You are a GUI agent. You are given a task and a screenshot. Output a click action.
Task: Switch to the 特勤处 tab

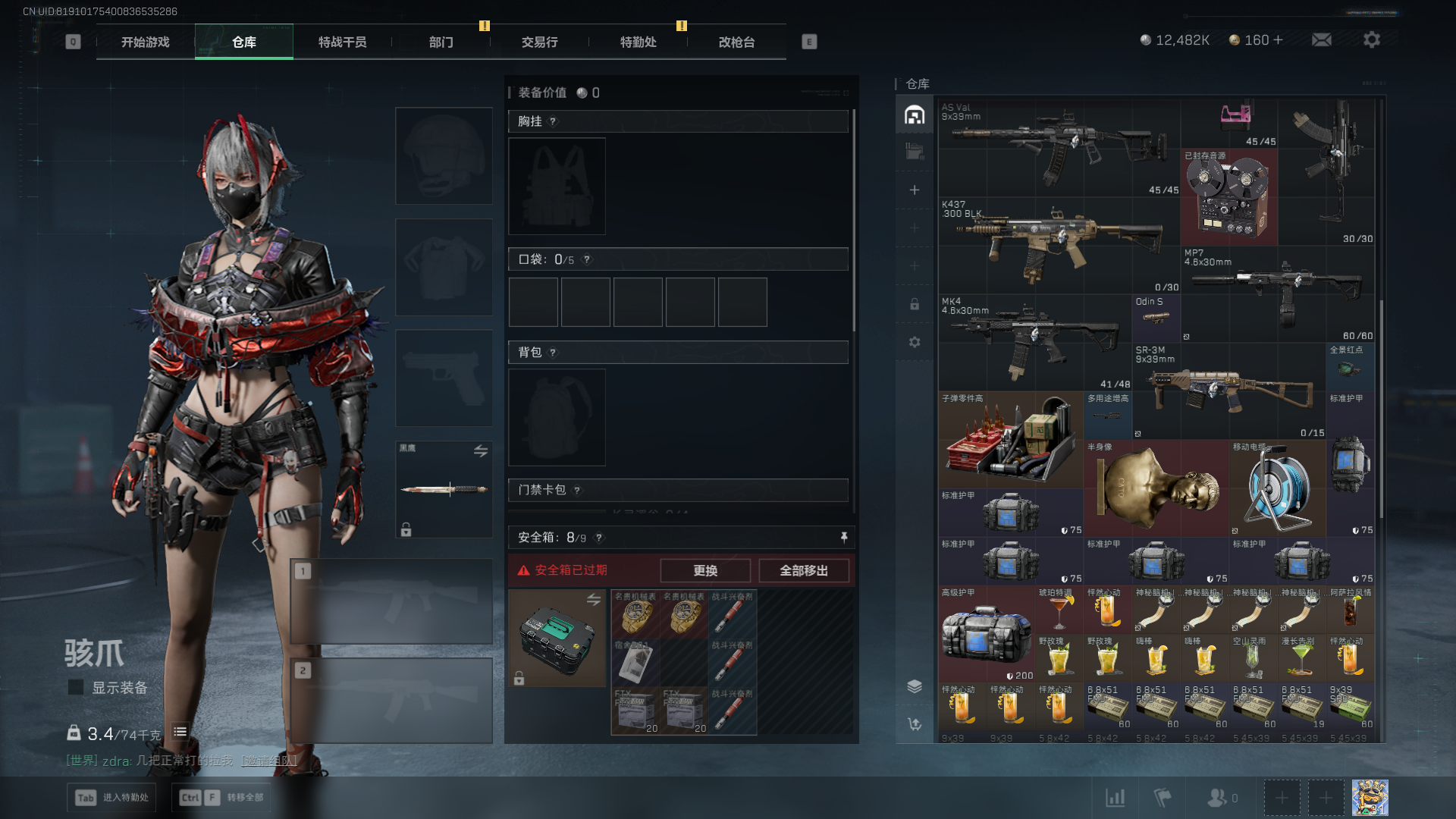point(638,42)
